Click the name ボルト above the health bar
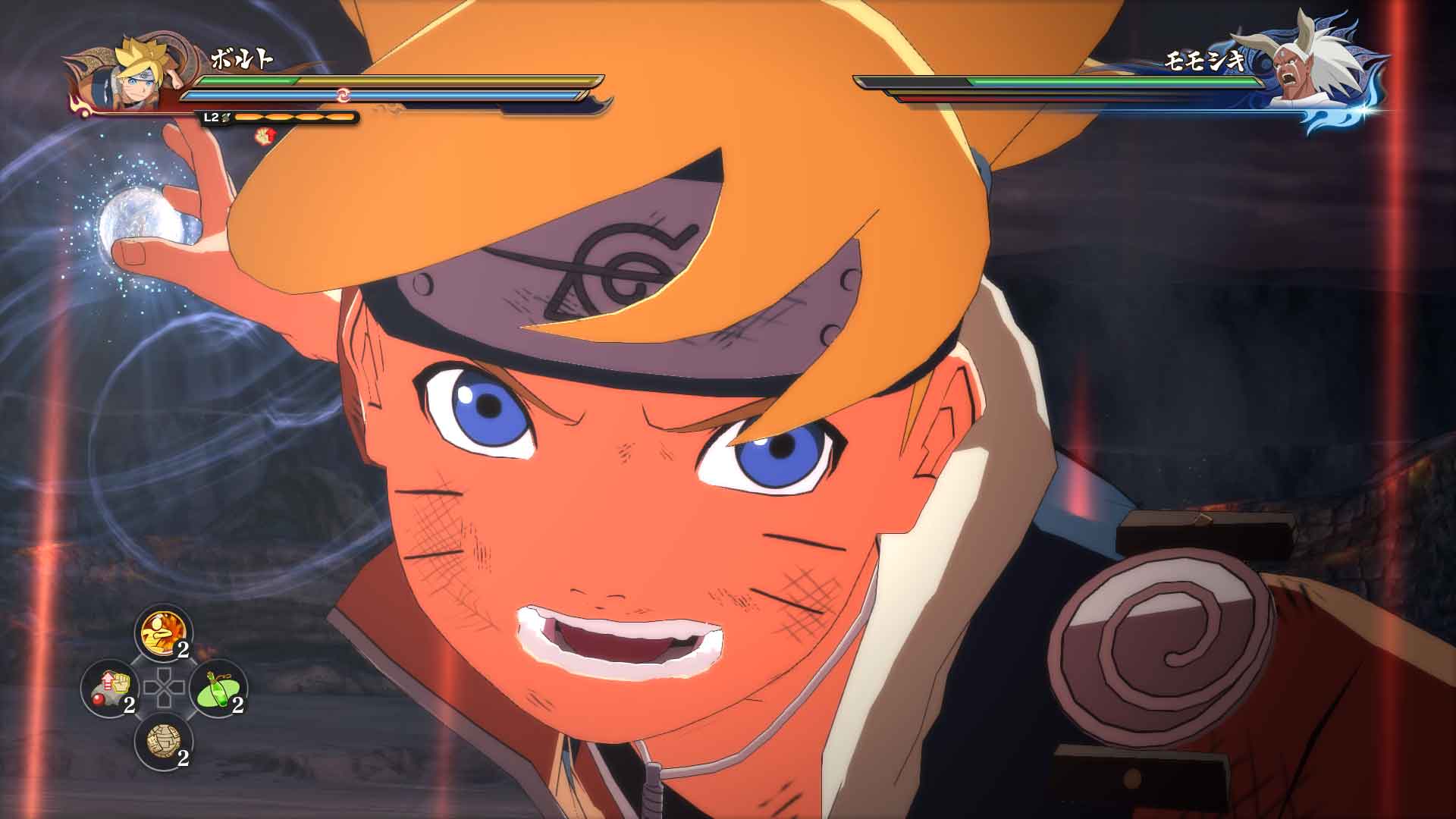Viewport: 1456px width, 819px height. click(243, 58)
